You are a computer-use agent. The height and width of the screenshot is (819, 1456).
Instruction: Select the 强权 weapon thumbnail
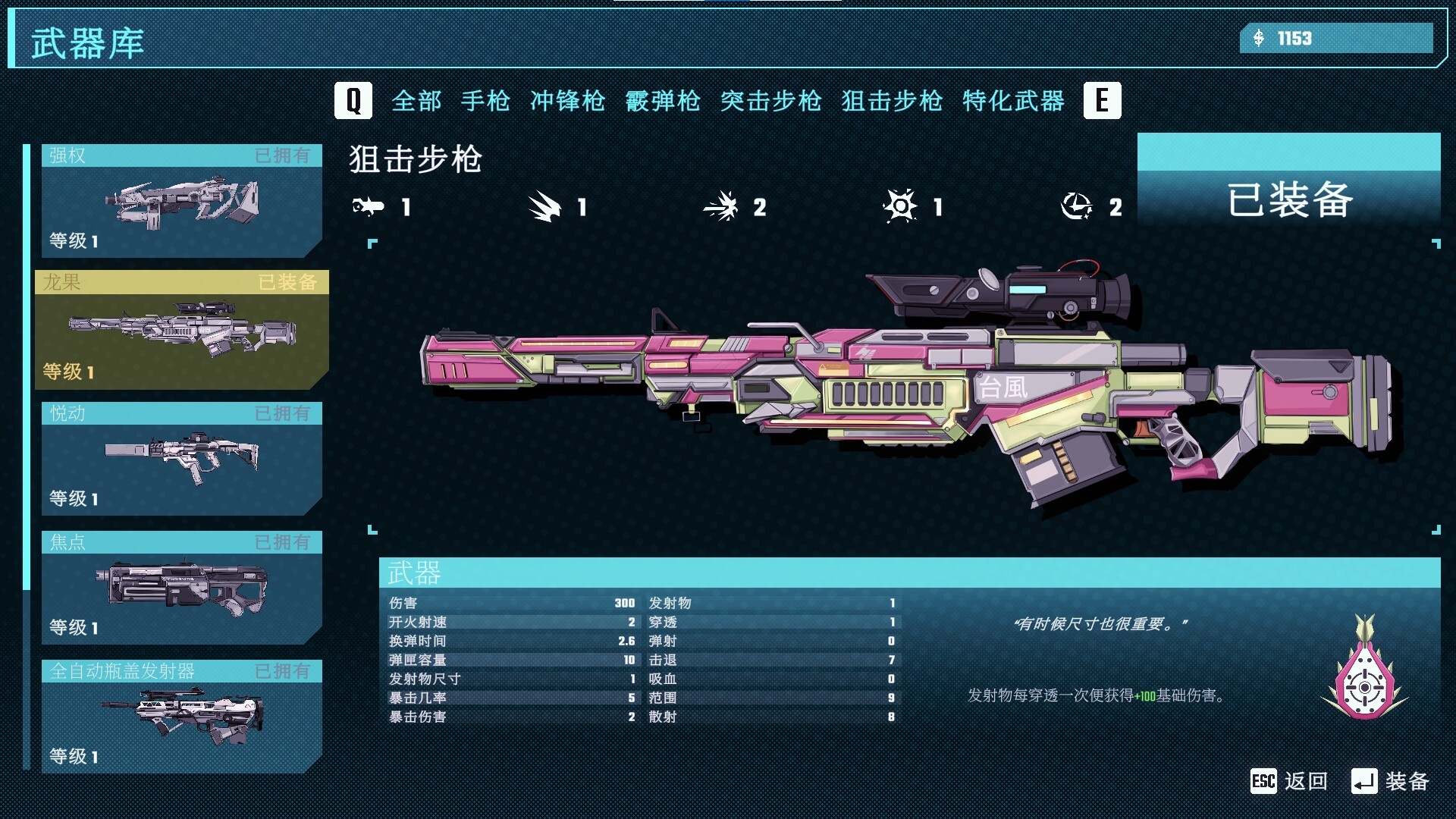point(180,201)
